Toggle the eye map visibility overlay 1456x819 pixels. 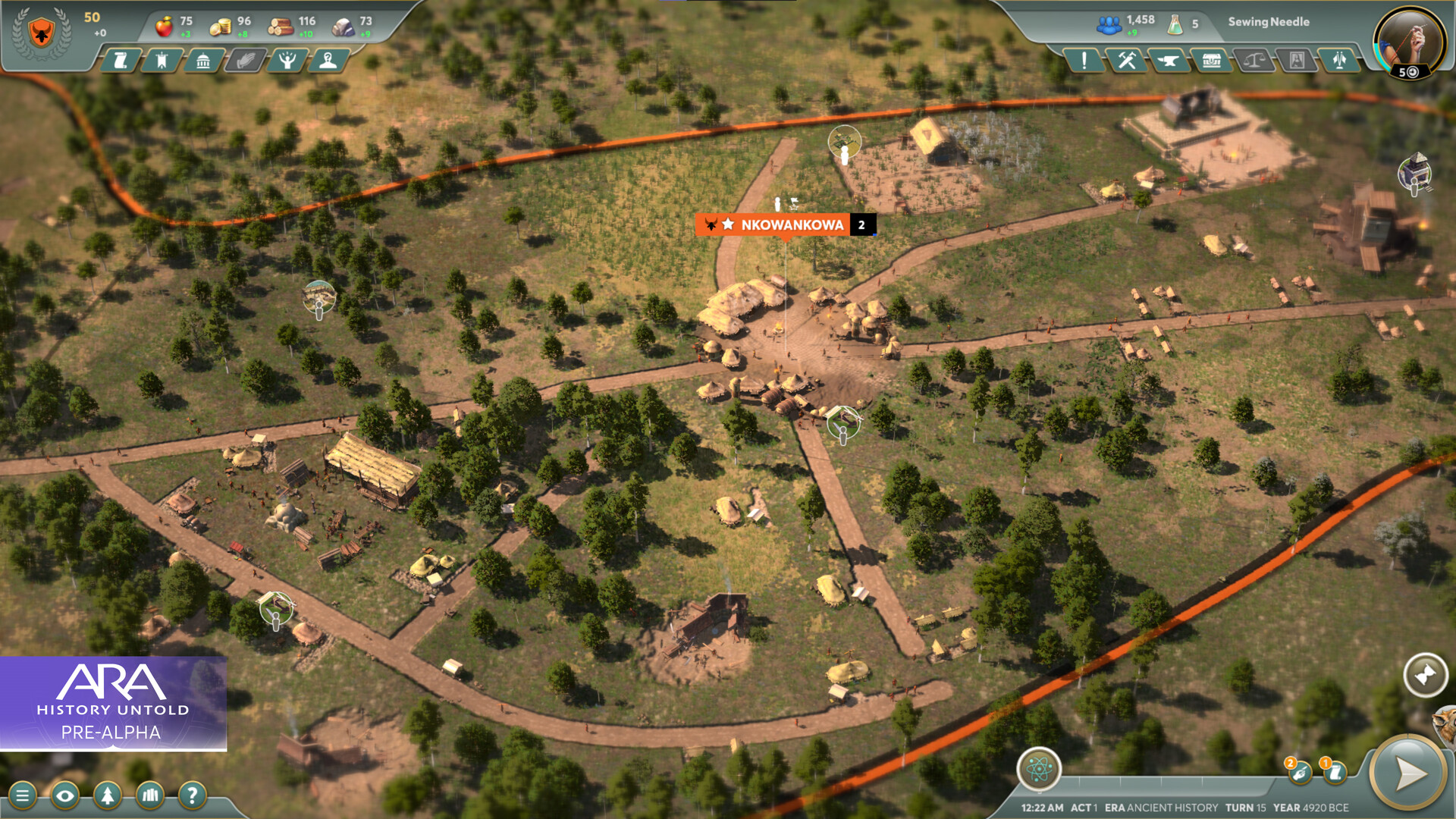pyautogui.click(x=67, y=795)
